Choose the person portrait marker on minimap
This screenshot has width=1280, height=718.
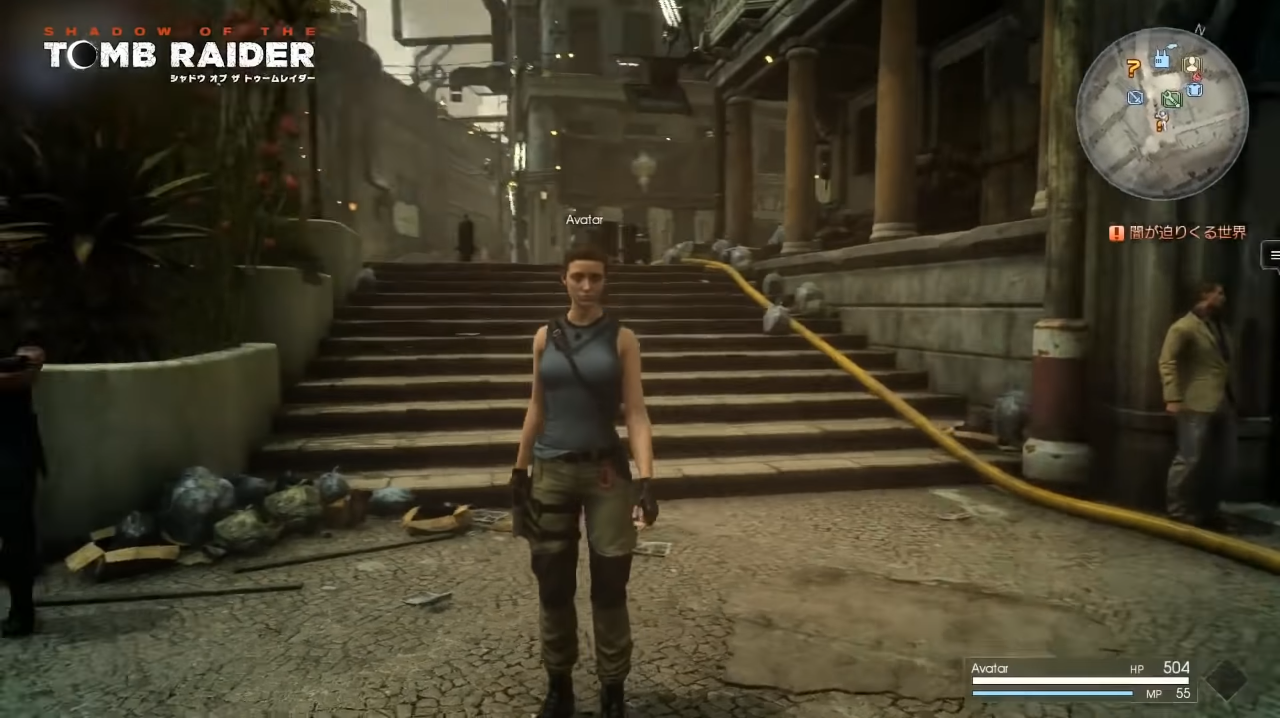point(1192,65)
